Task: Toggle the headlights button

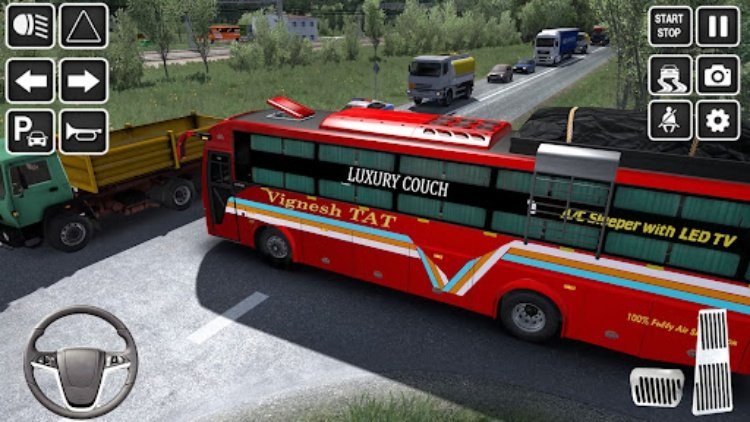Action: [30, 26]
